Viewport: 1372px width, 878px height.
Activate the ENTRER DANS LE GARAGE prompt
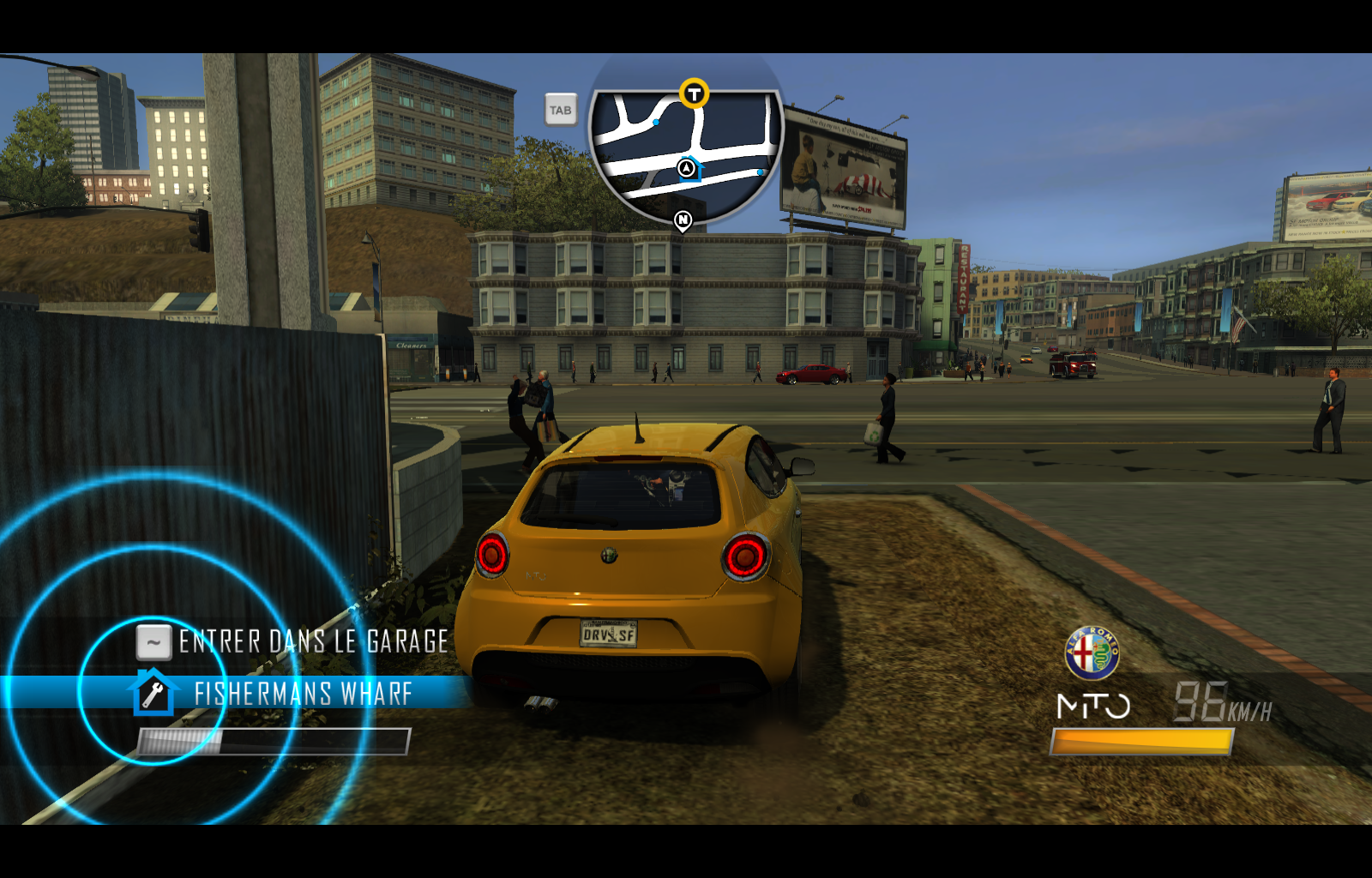tap(310, 640)
